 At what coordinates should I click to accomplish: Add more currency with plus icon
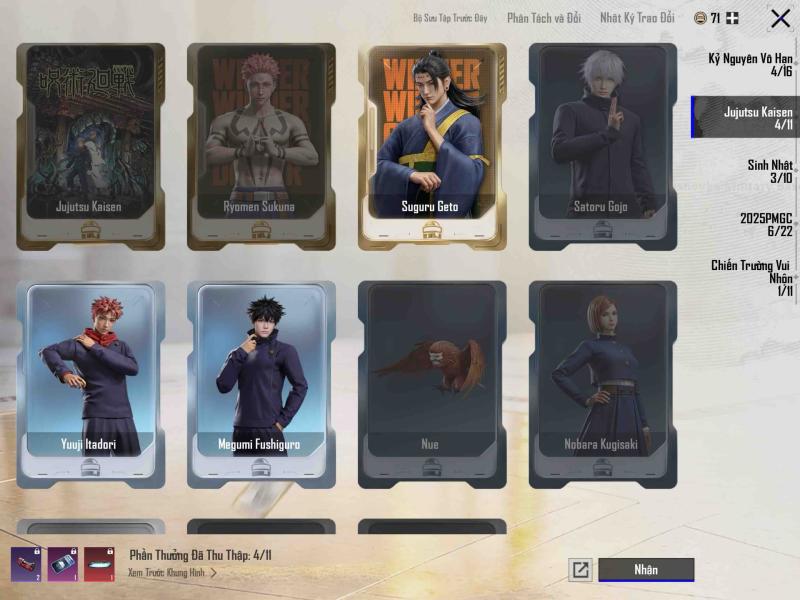[x=733, y=18]
